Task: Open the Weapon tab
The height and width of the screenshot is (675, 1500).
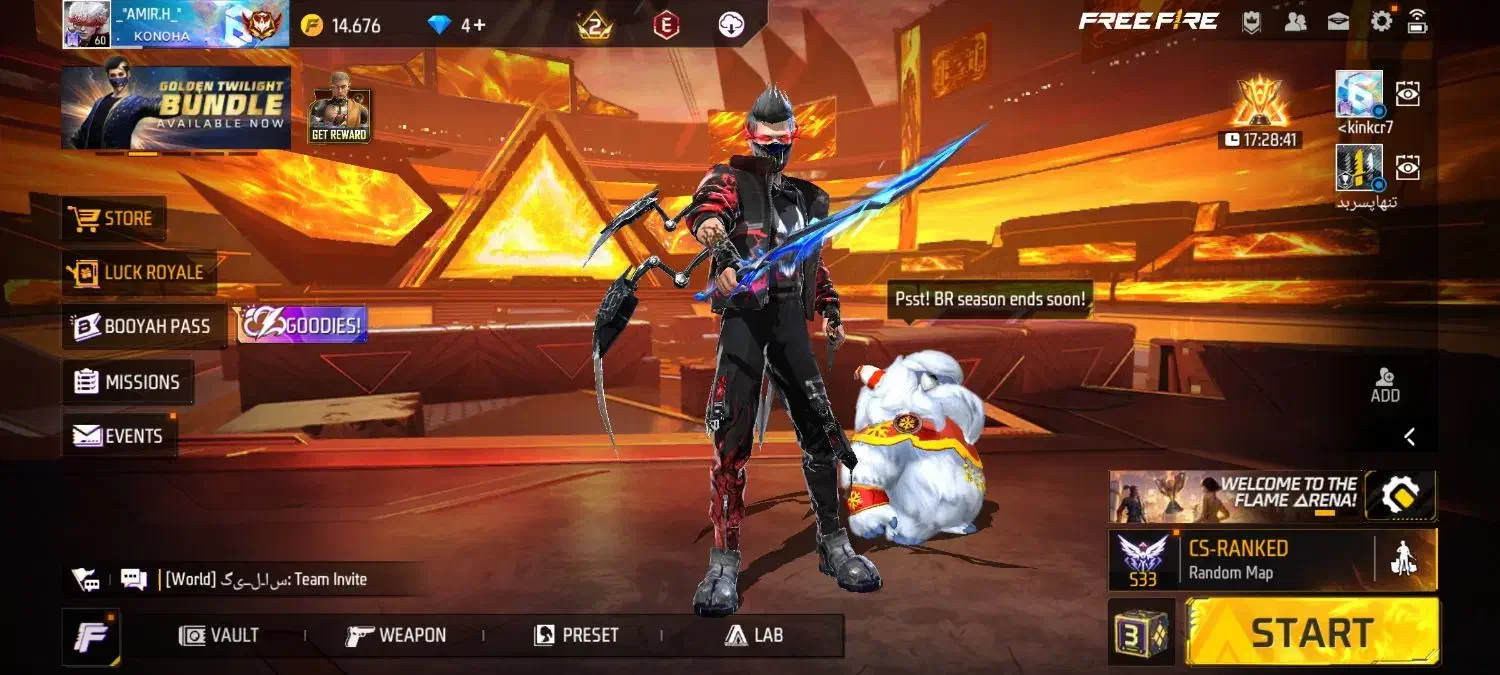Action: [x=396, y=635]
